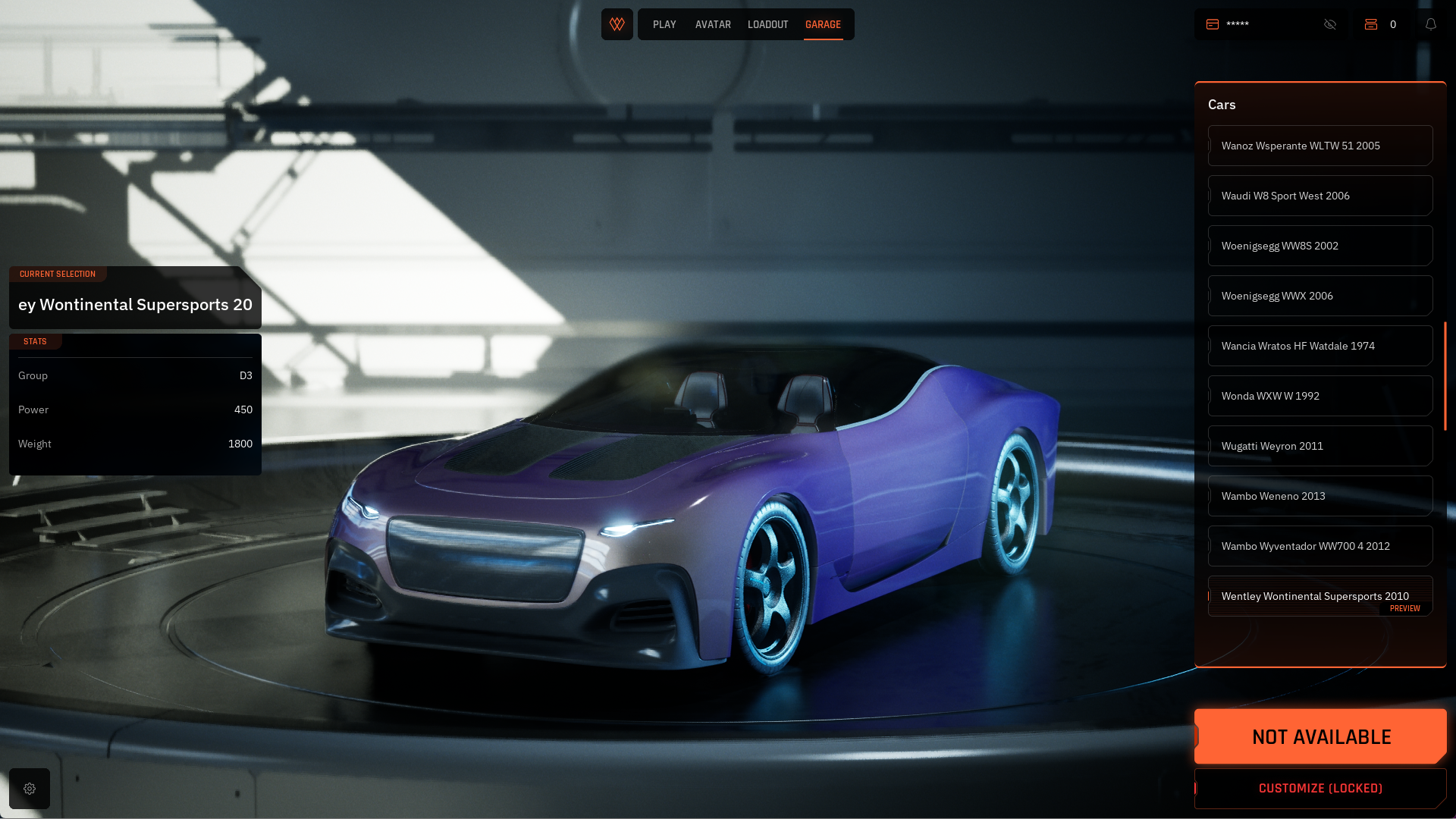
Task: Select Woenigsegg WWX 2006 from list
Action: click(x=1320, y=296)
